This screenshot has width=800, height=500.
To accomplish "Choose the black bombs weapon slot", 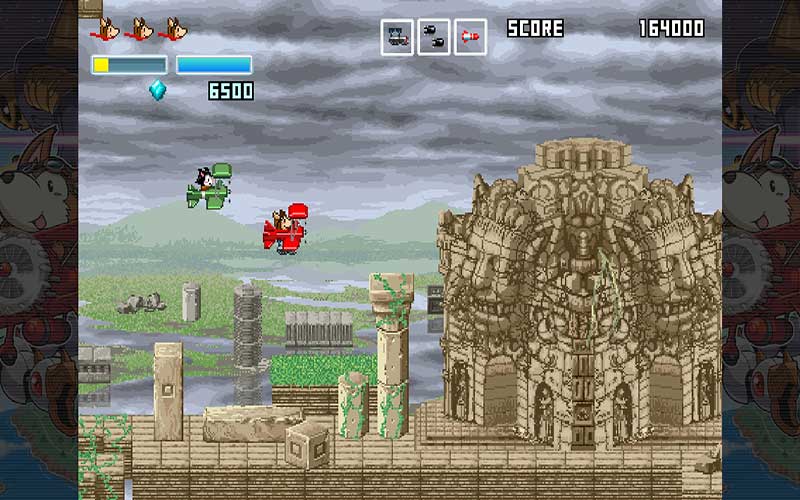I will click(x=433, y=37).
